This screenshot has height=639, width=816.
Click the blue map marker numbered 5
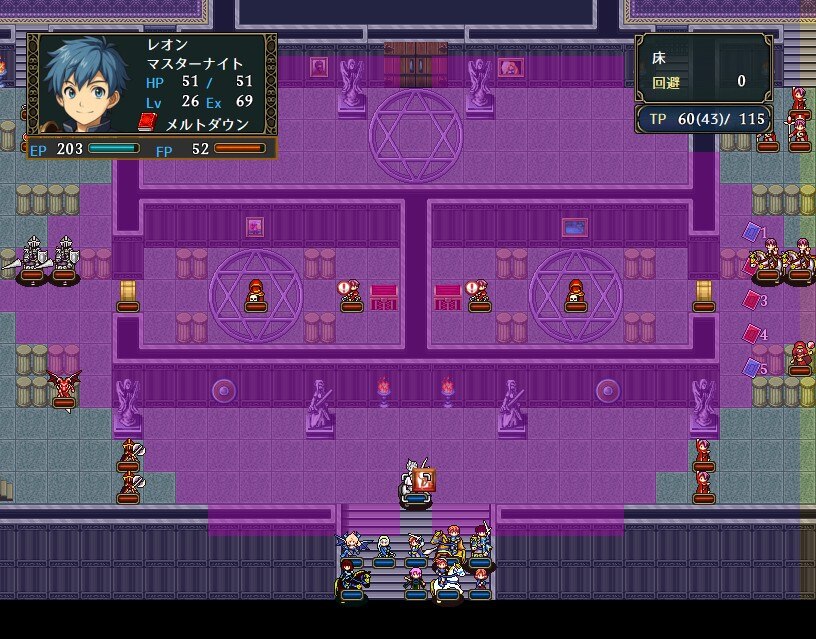(752, 368)
